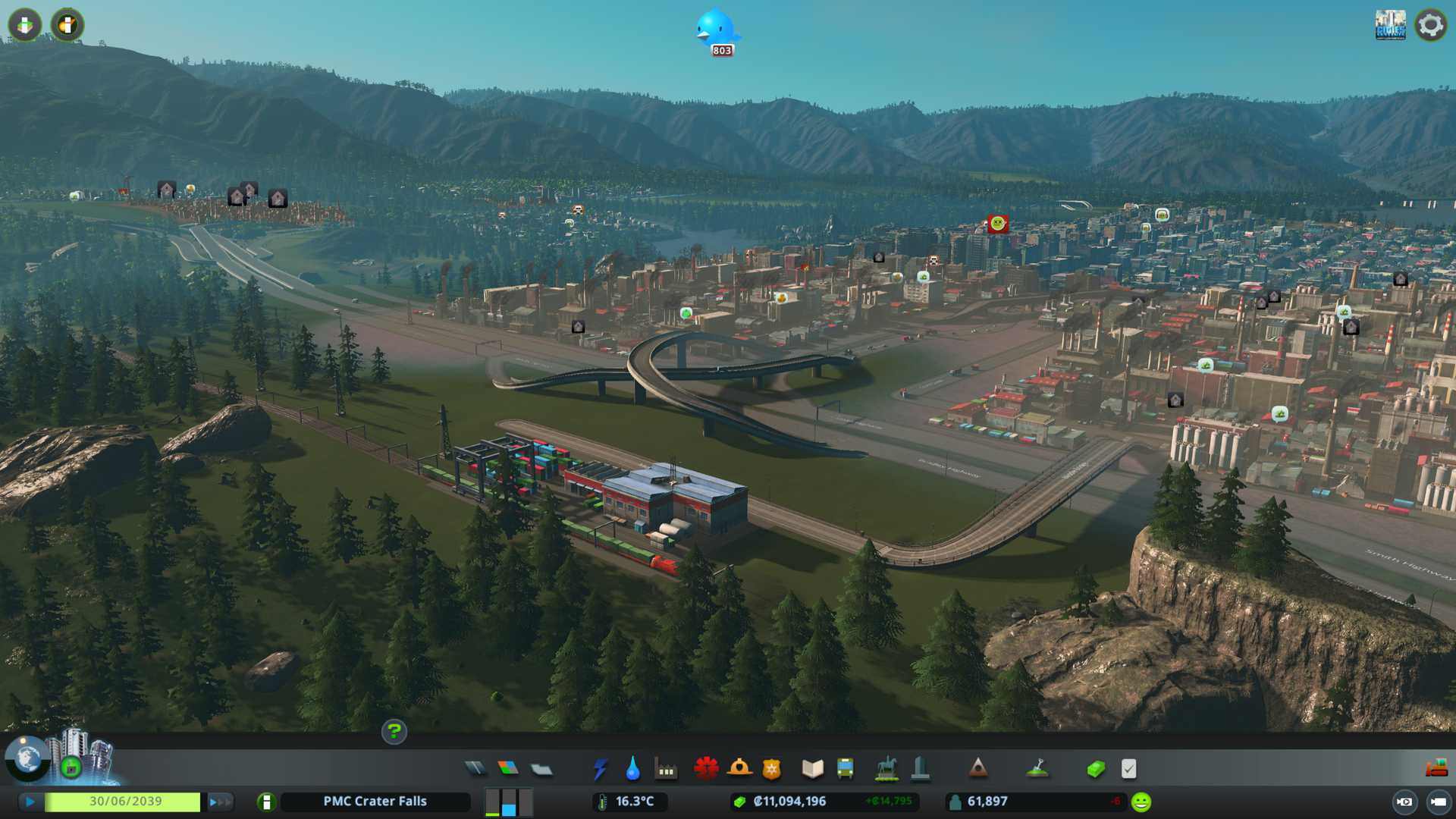Open the Chirper bird message feed

click(716, 30)
